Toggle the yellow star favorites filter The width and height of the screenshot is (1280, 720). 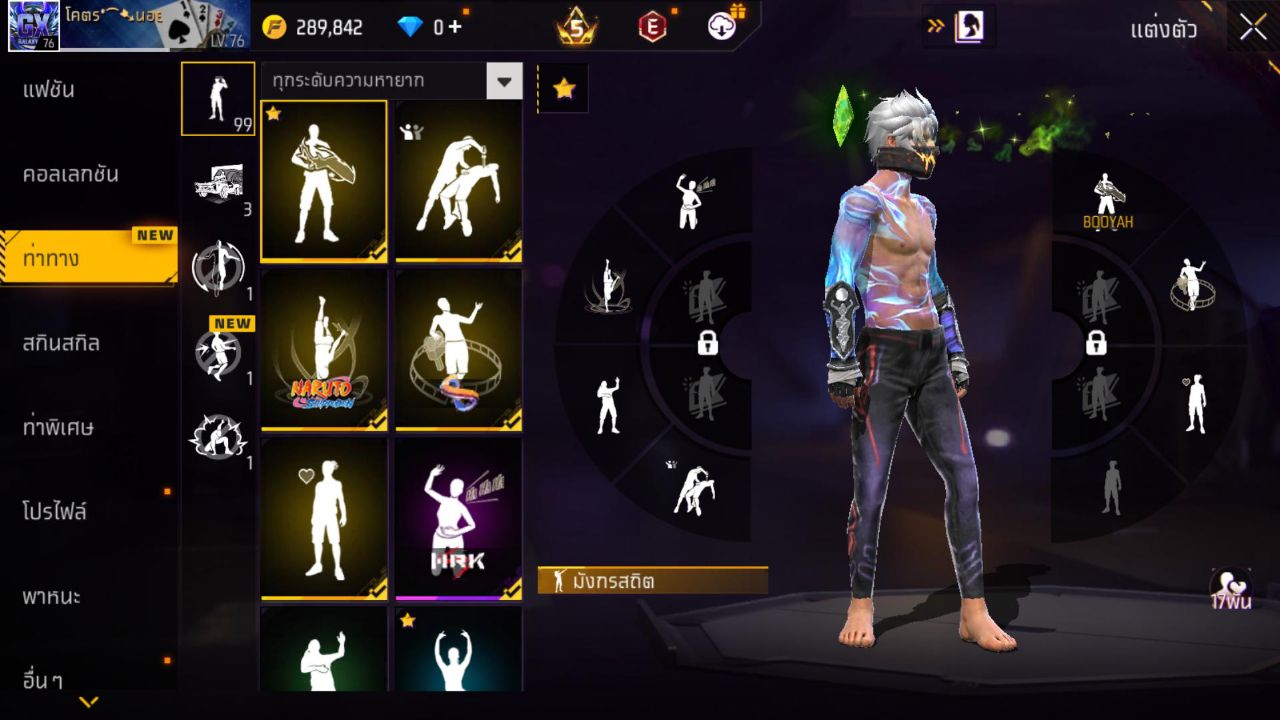(563, 88)
